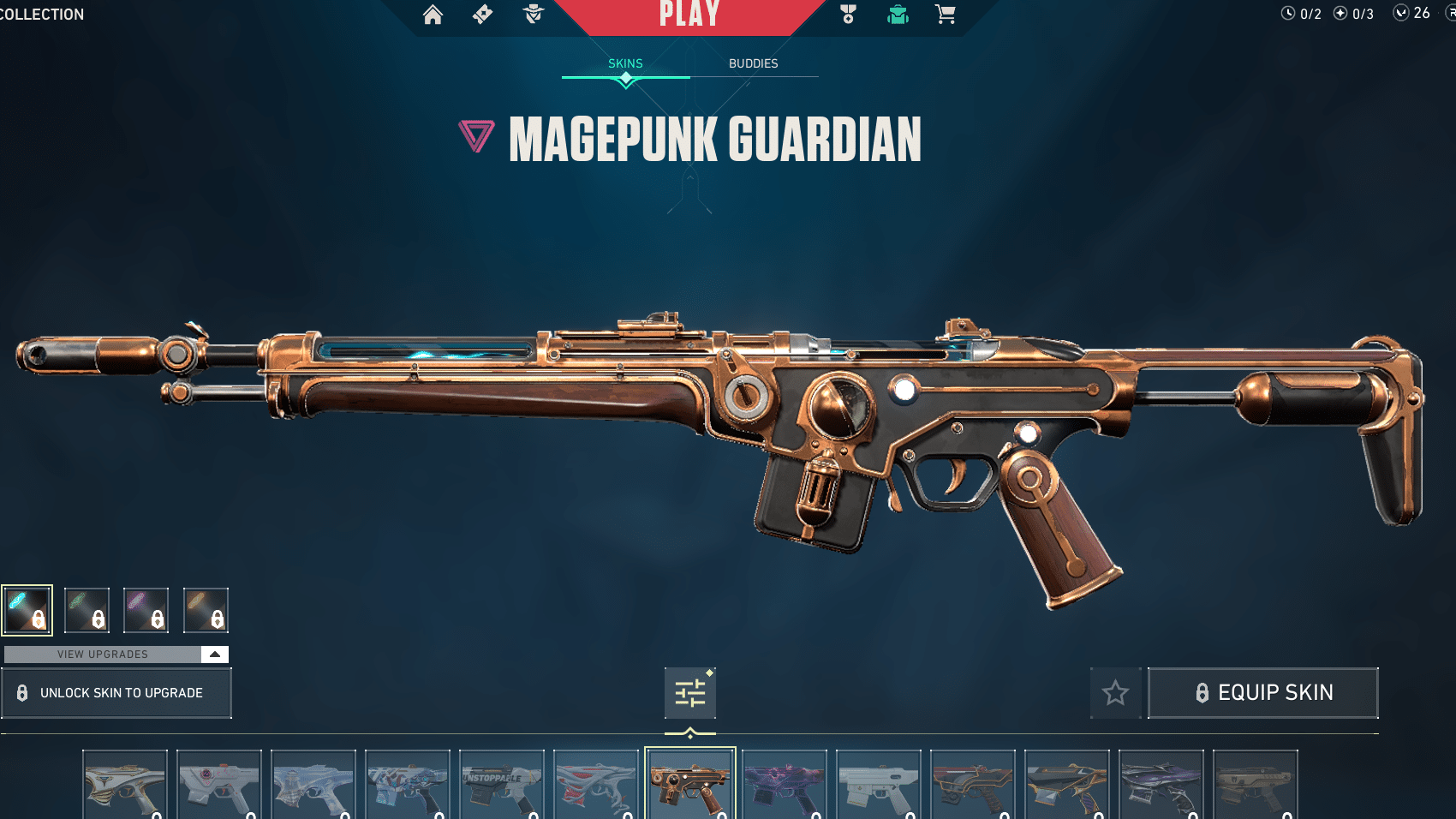Open the Store cart icon
Screen dimensions: 1456x819
[x=945, y=15]
